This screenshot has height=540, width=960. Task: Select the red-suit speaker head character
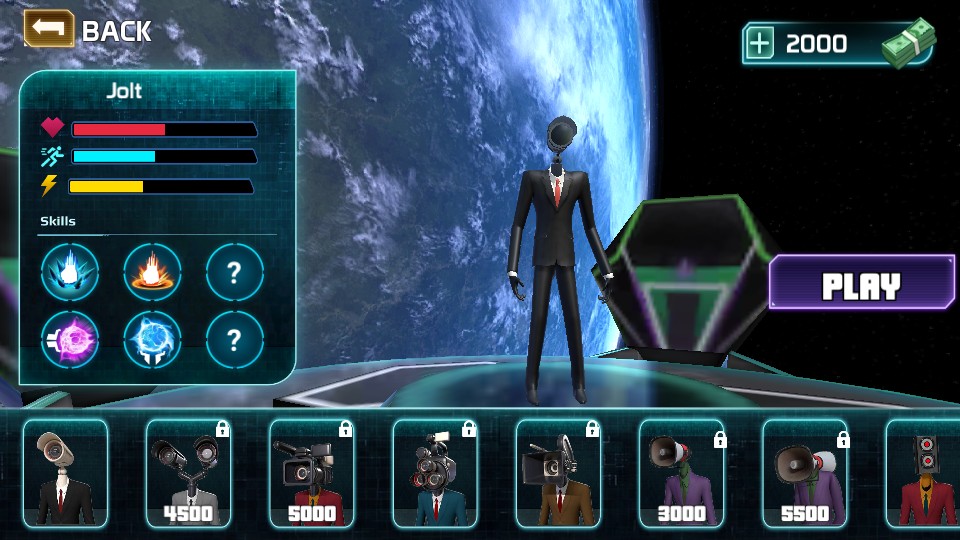coord(924,473)
